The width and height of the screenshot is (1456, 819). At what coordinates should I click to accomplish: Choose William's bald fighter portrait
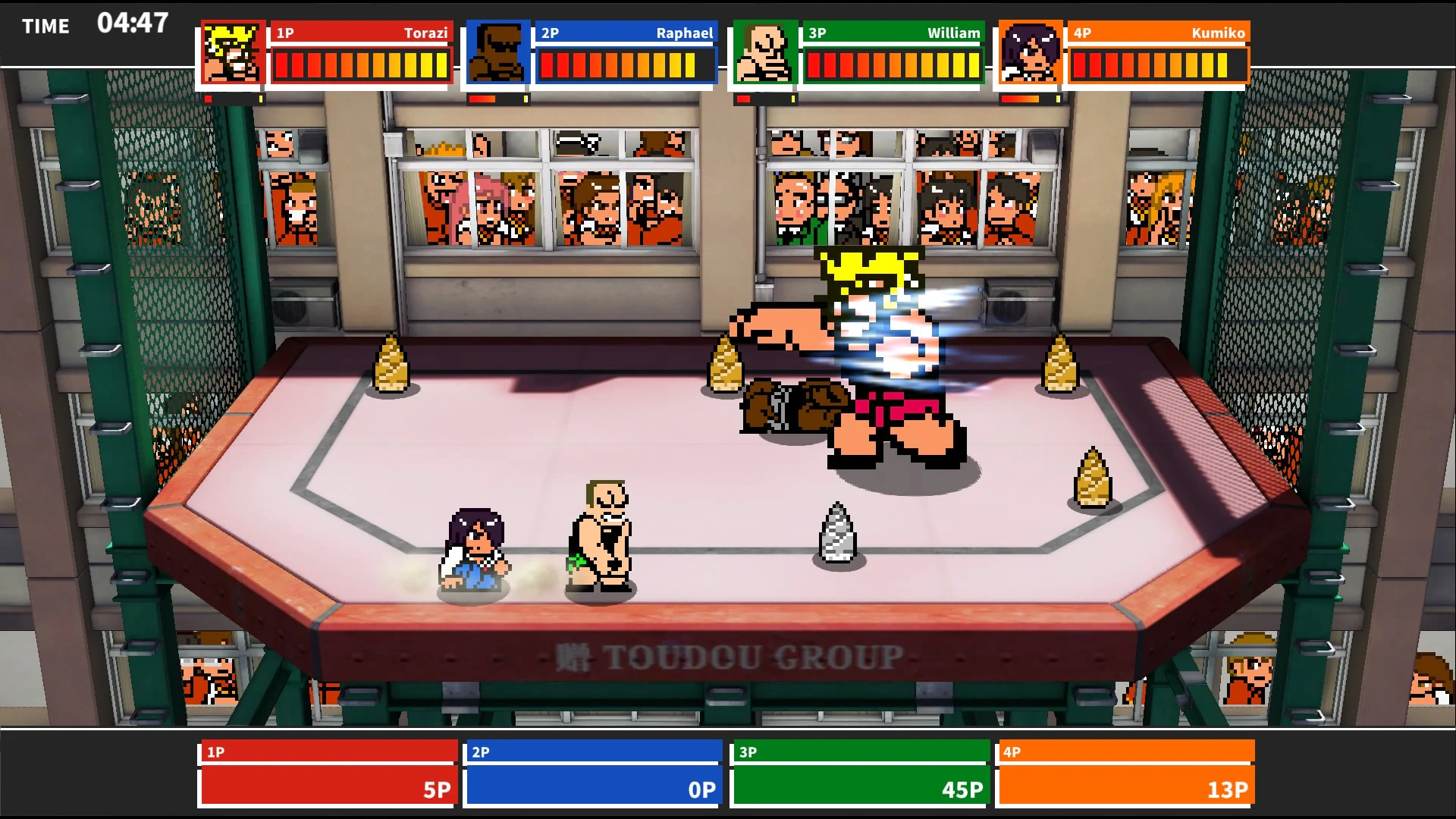764,53
